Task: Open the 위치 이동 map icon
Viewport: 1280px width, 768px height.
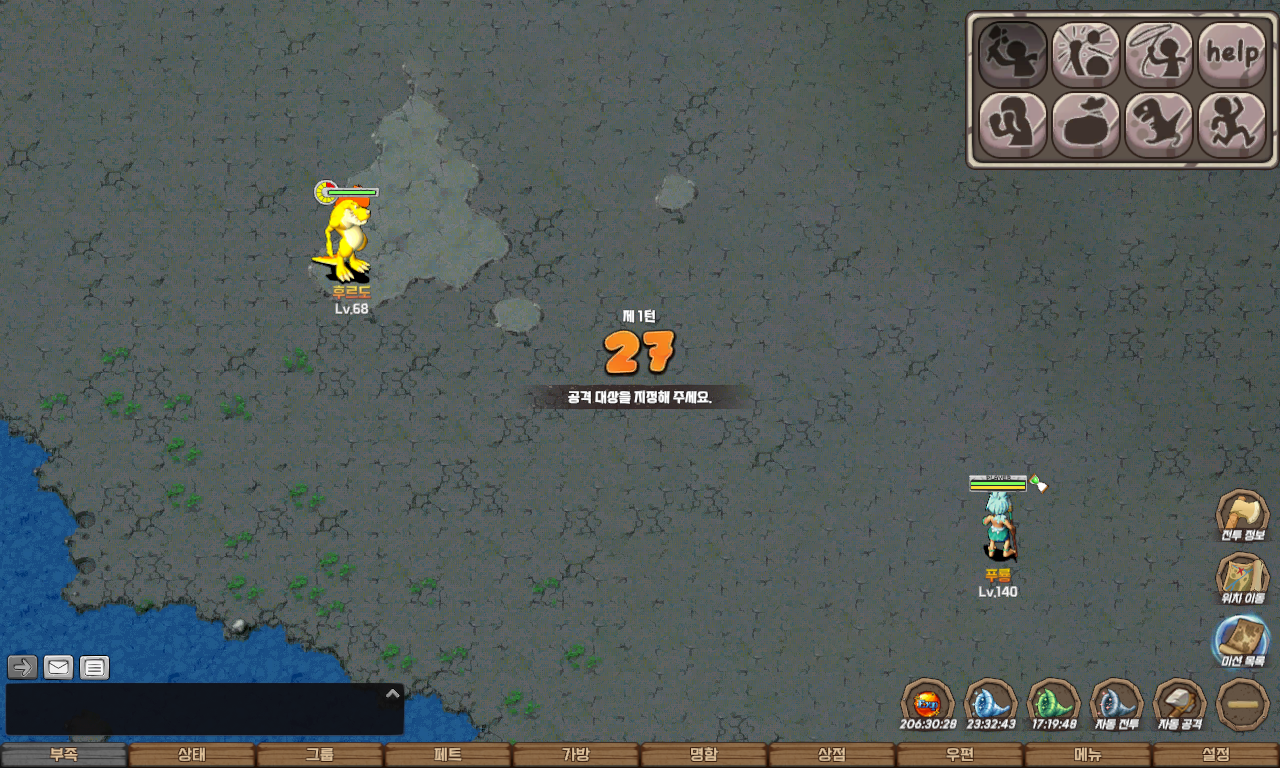Action: (x=1242, y=579)
